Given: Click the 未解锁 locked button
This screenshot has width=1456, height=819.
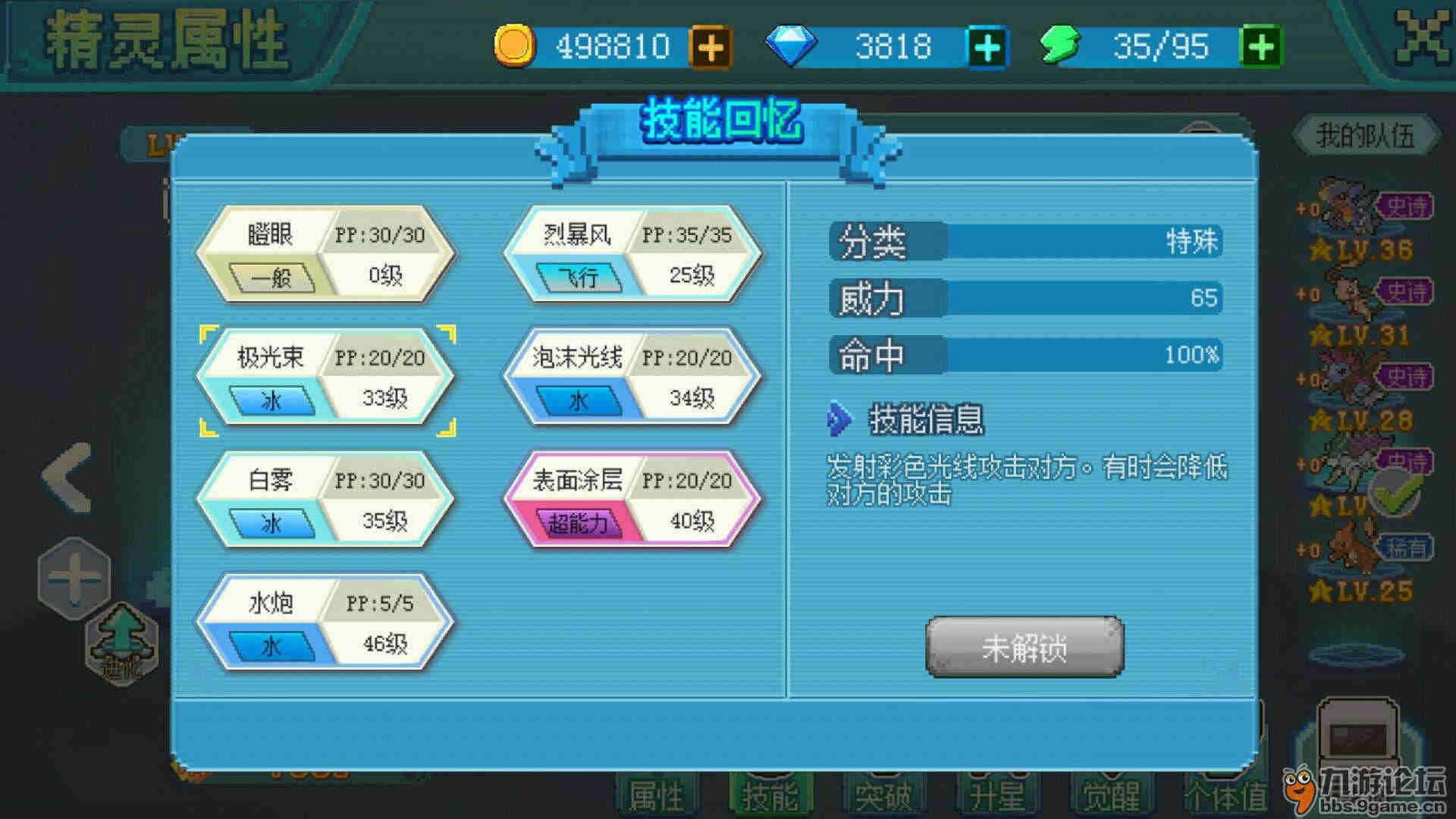Looking at the screenshot, I should click(x=1025, y=647).
